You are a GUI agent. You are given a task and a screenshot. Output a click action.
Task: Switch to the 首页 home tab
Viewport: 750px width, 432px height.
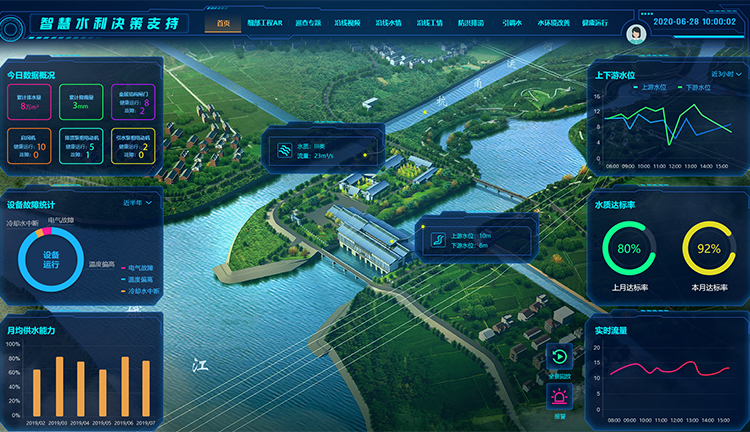coord(222,22)
